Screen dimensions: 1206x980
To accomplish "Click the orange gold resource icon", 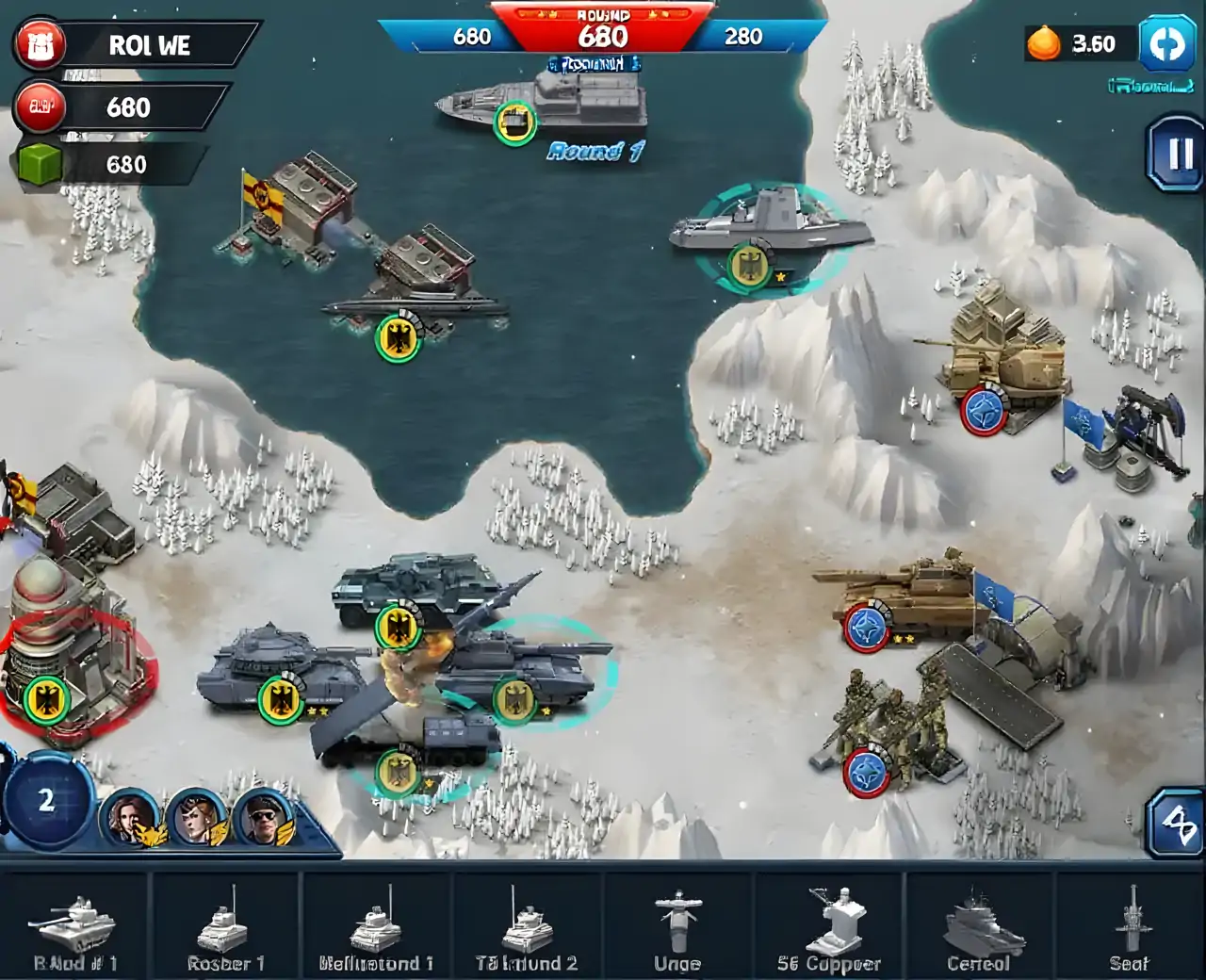I will pyautogui.click(x=1043, y=44).
